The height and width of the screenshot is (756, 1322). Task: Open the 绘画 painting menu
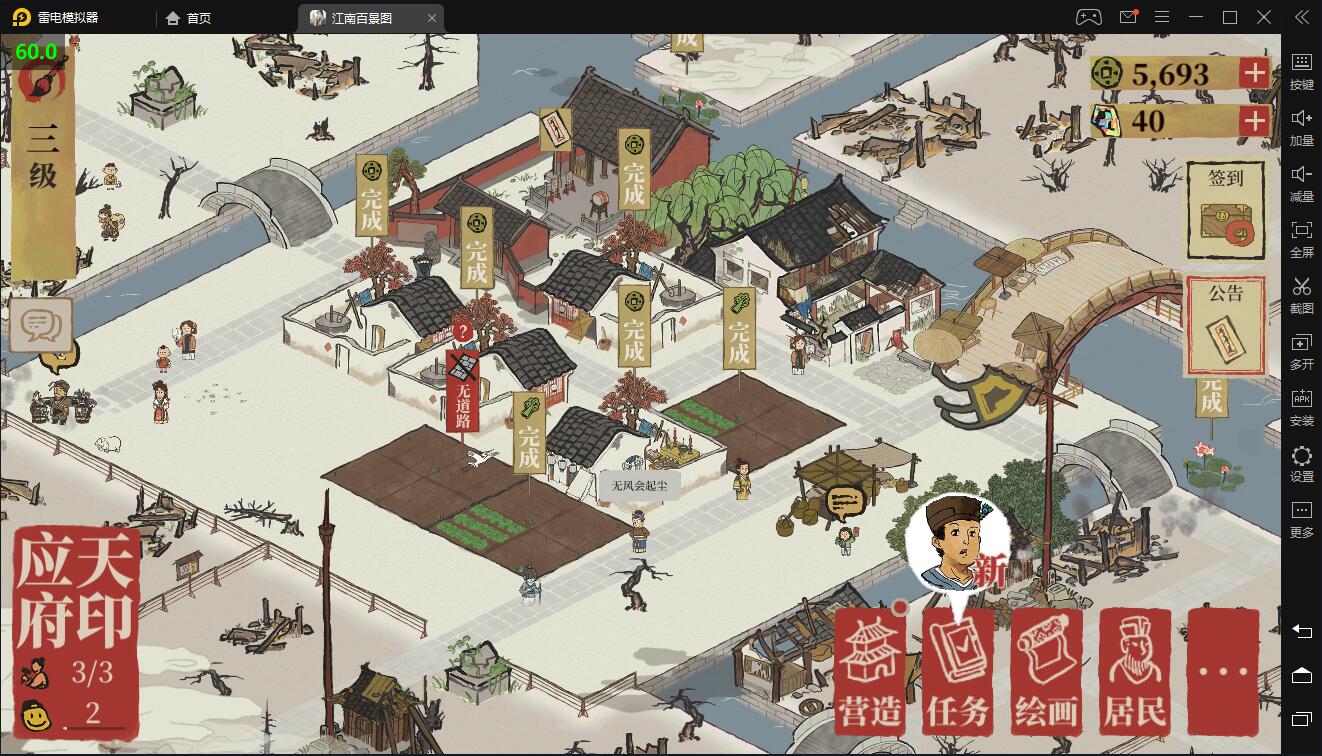pyautogui.click(x=1046, y=670)
